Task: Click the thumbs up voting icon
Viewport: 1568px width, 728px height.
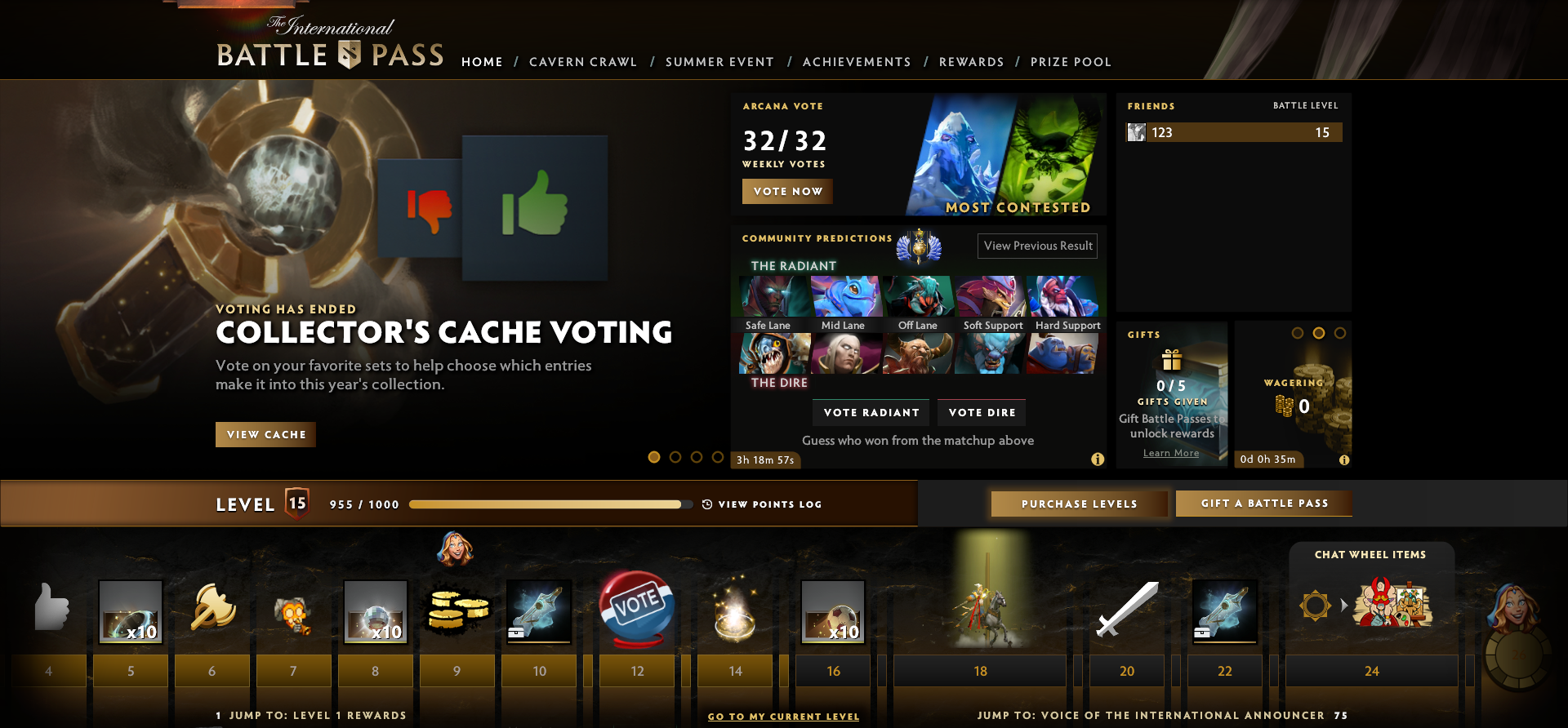Action: pos(535,206)
